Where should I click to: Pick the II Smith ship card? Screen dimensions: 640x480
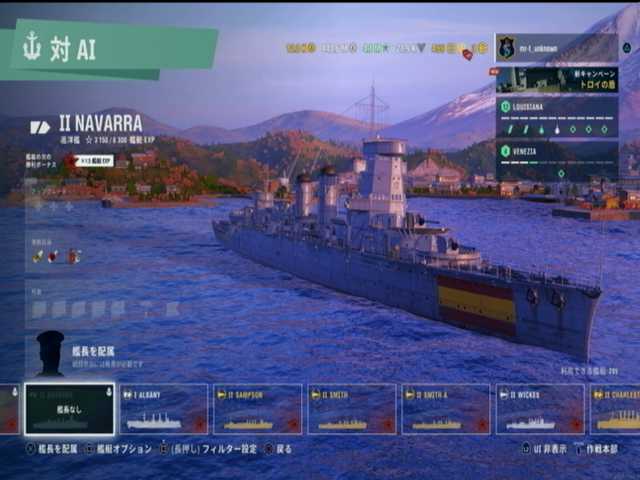click(351, 409)
